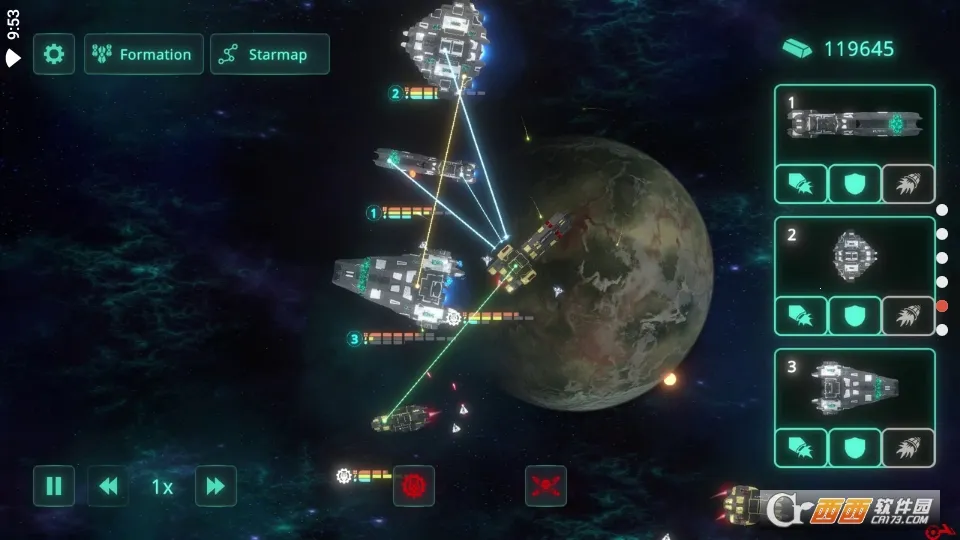Slow down the game speed
Image resolution: width=960 pixels, height=540 pixels.
(x=108, y=486)
